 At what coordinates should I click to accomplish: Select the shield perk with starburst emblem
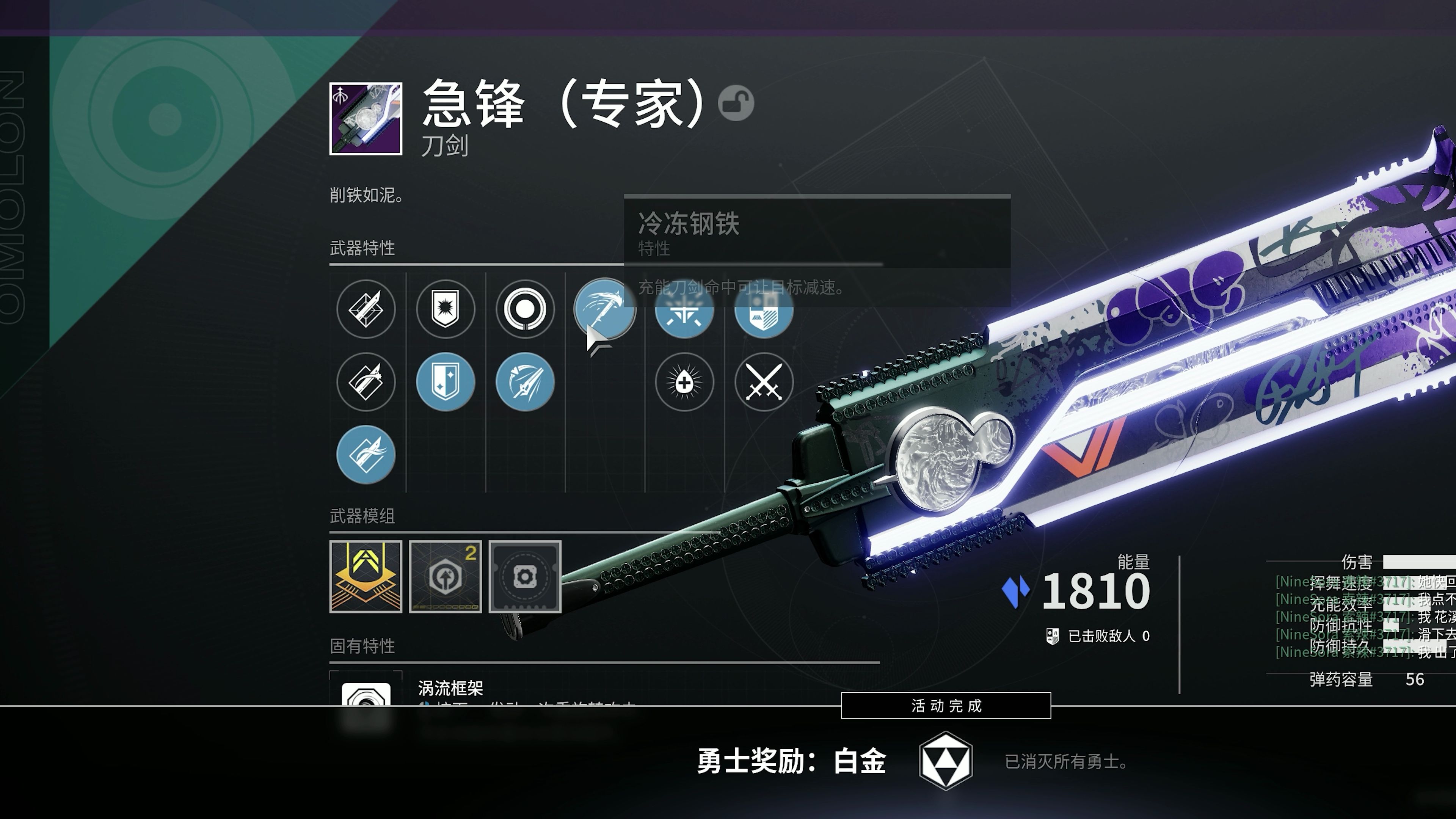446,309
